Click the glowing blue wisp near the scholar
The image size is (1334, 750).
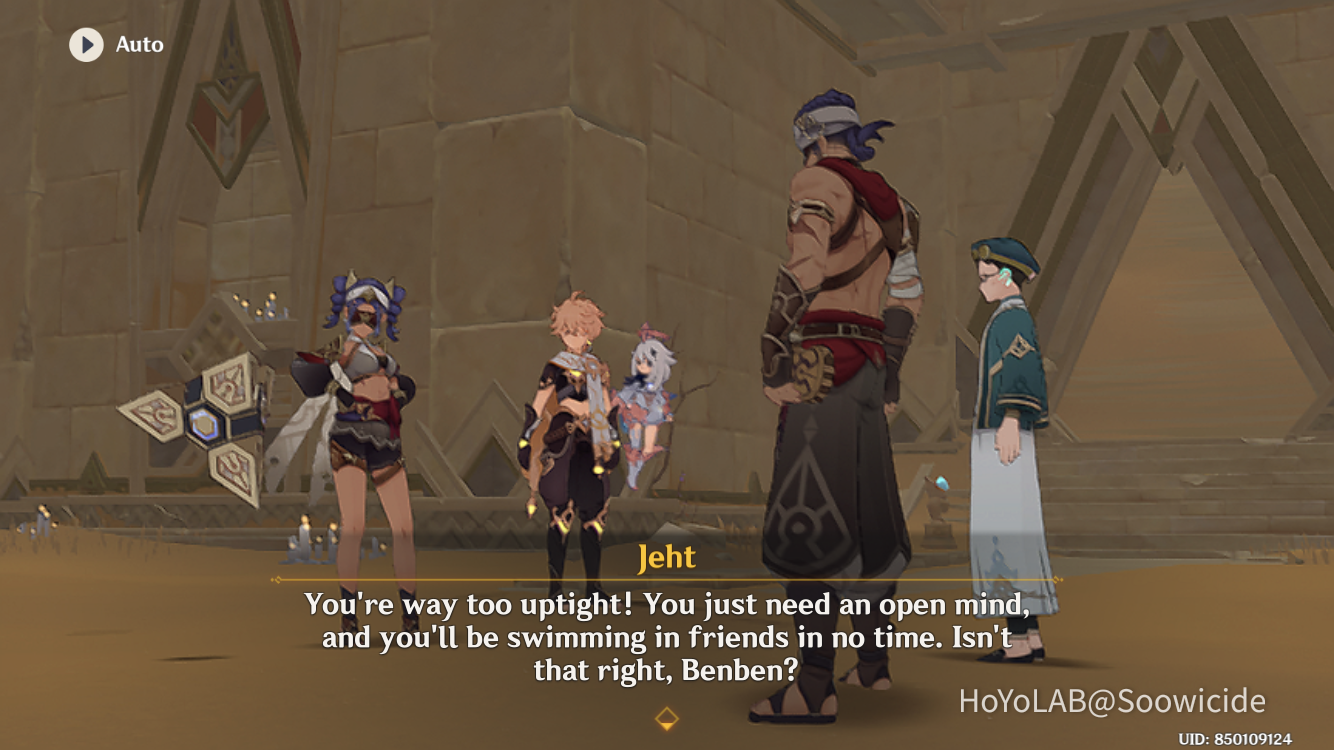[x=941, y=482]
